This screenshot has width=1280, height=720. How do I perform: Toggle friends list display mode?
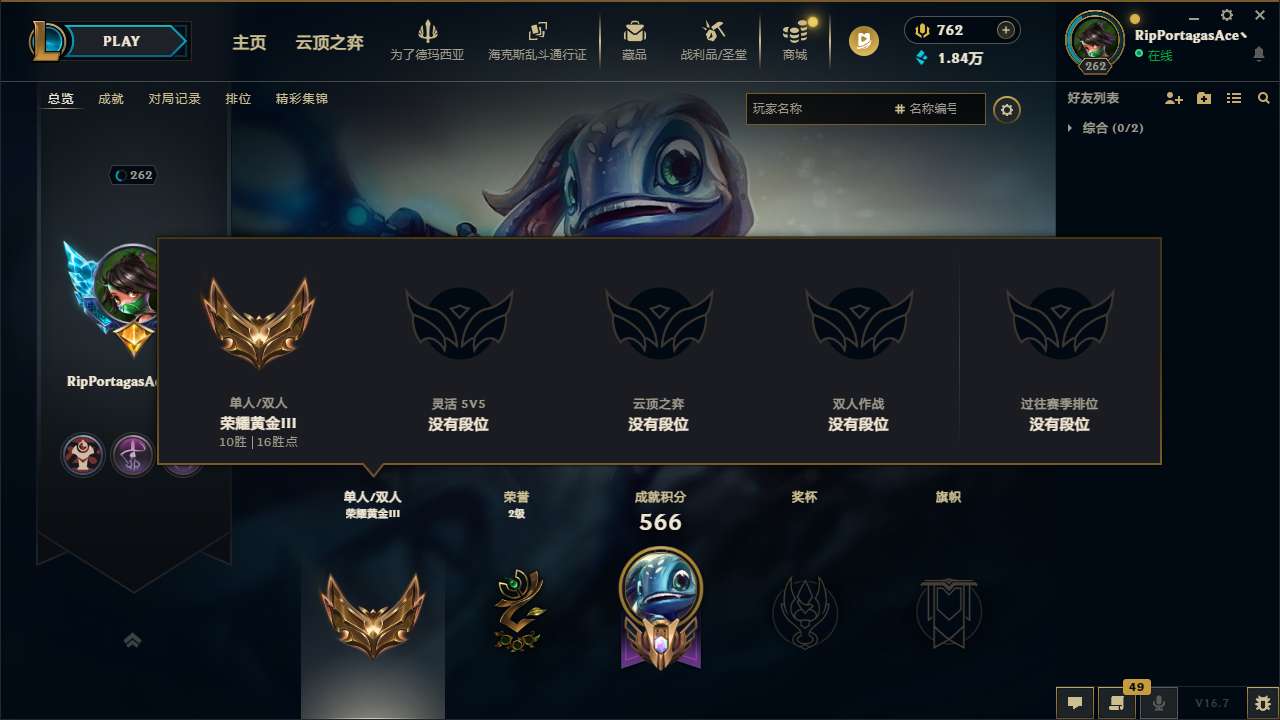(1233, 97)
